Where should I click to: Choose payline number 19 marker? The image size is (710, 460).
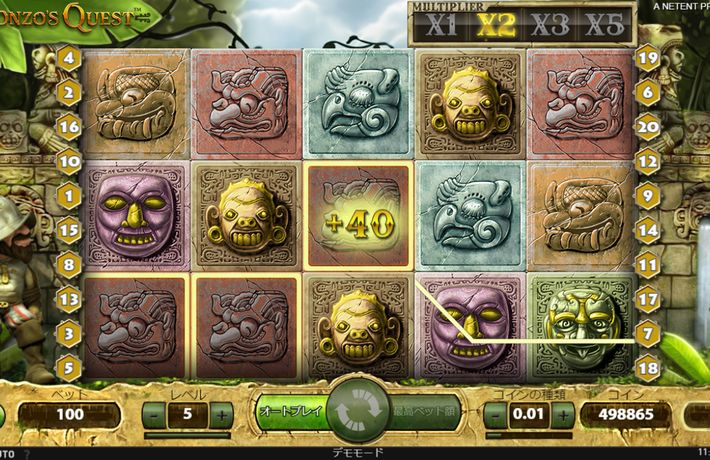tap(647, 58)
